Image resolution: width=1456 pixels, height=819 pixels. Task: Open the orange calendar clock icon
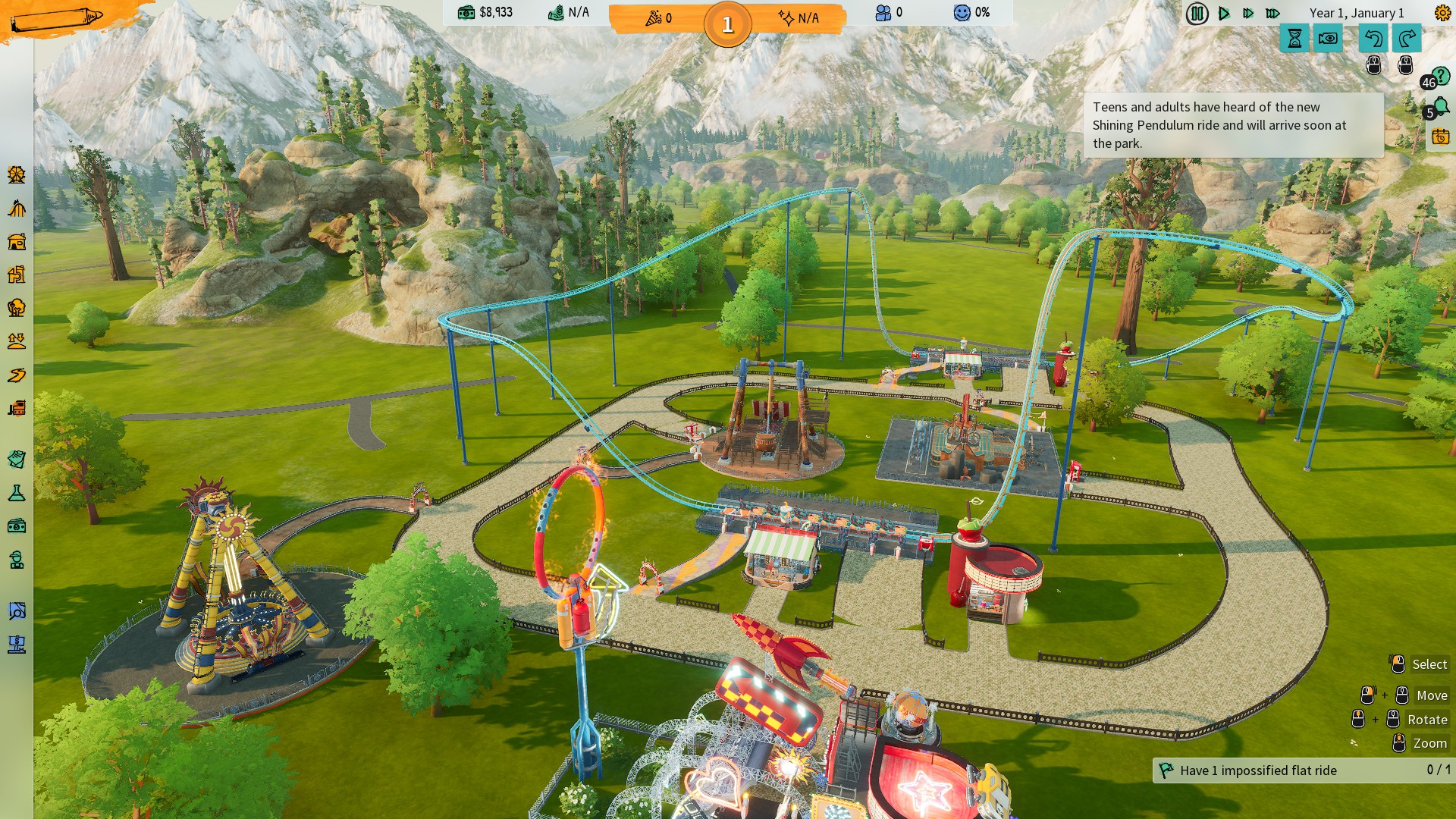(1440, 136)
